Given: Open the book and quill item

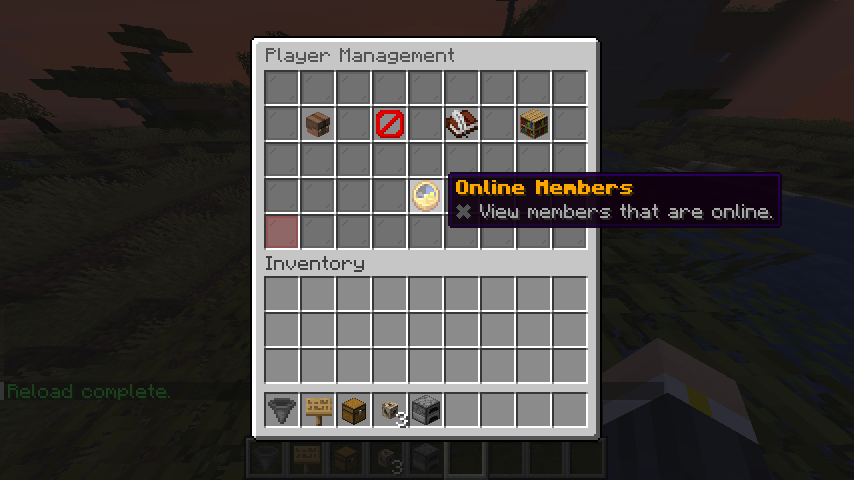Looking at the screenshot, I should point(461,124).
